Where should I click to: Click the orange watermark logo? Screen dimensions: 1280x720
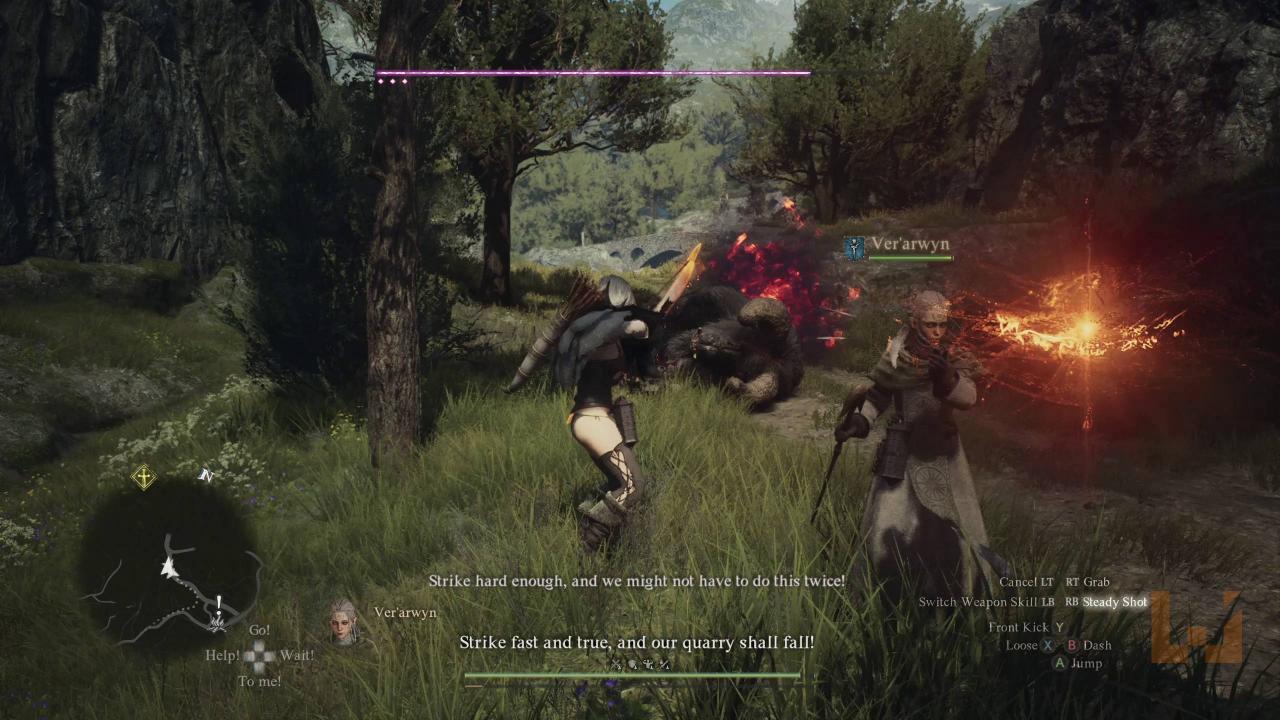point(1196,627)
